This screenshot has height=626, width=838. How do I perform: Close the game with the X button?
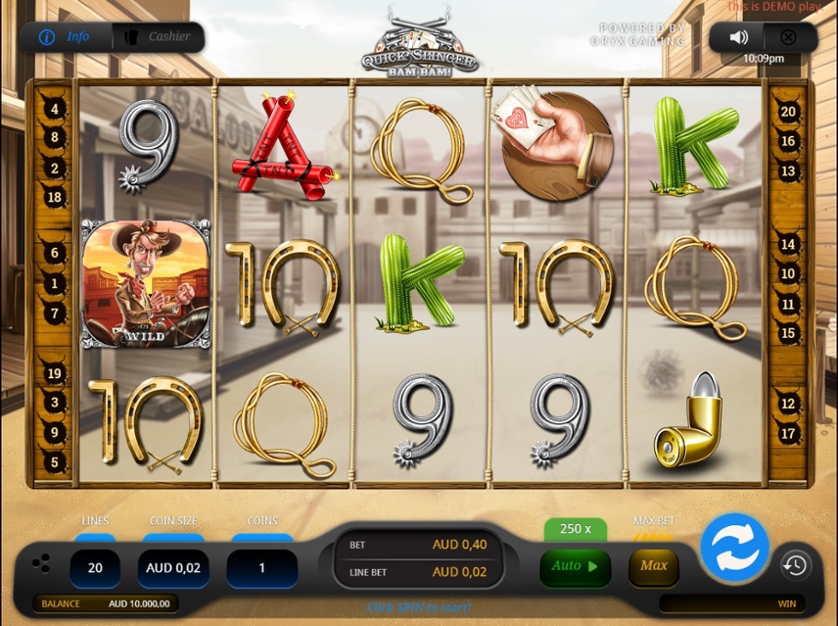click(x=788, y=37)
